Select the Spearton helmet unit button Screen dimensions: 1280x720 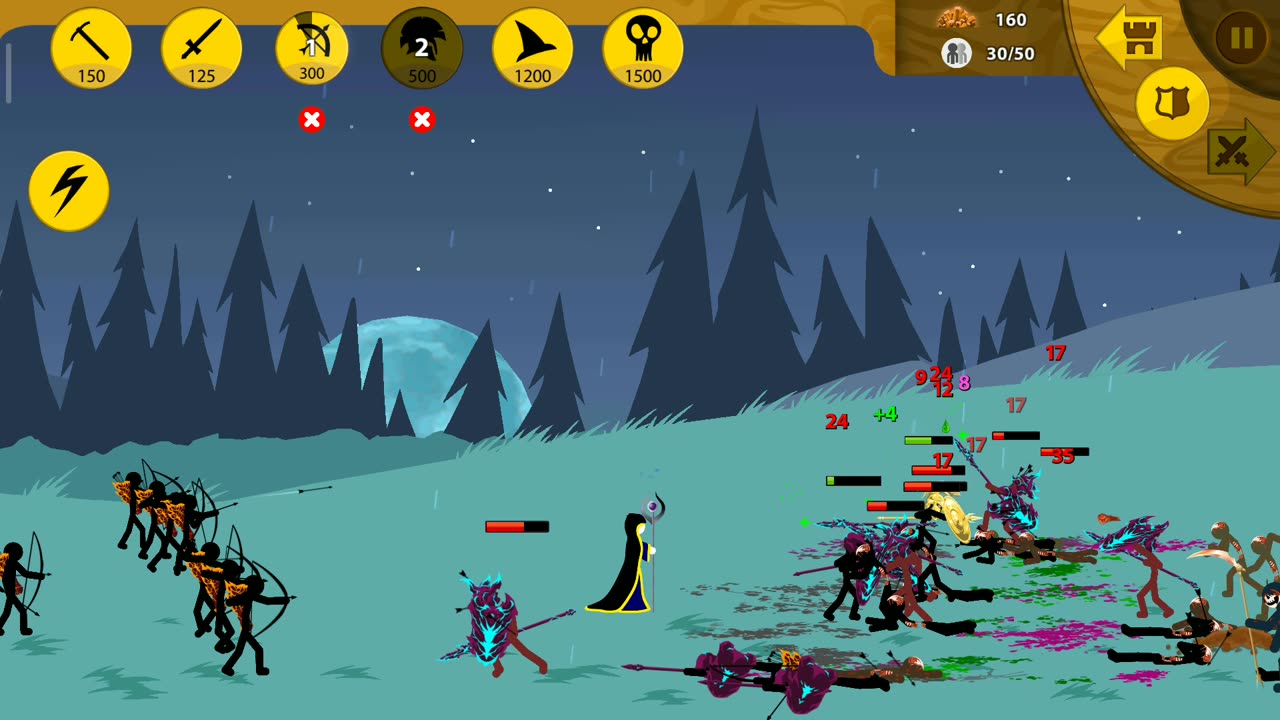pos(422,47)
